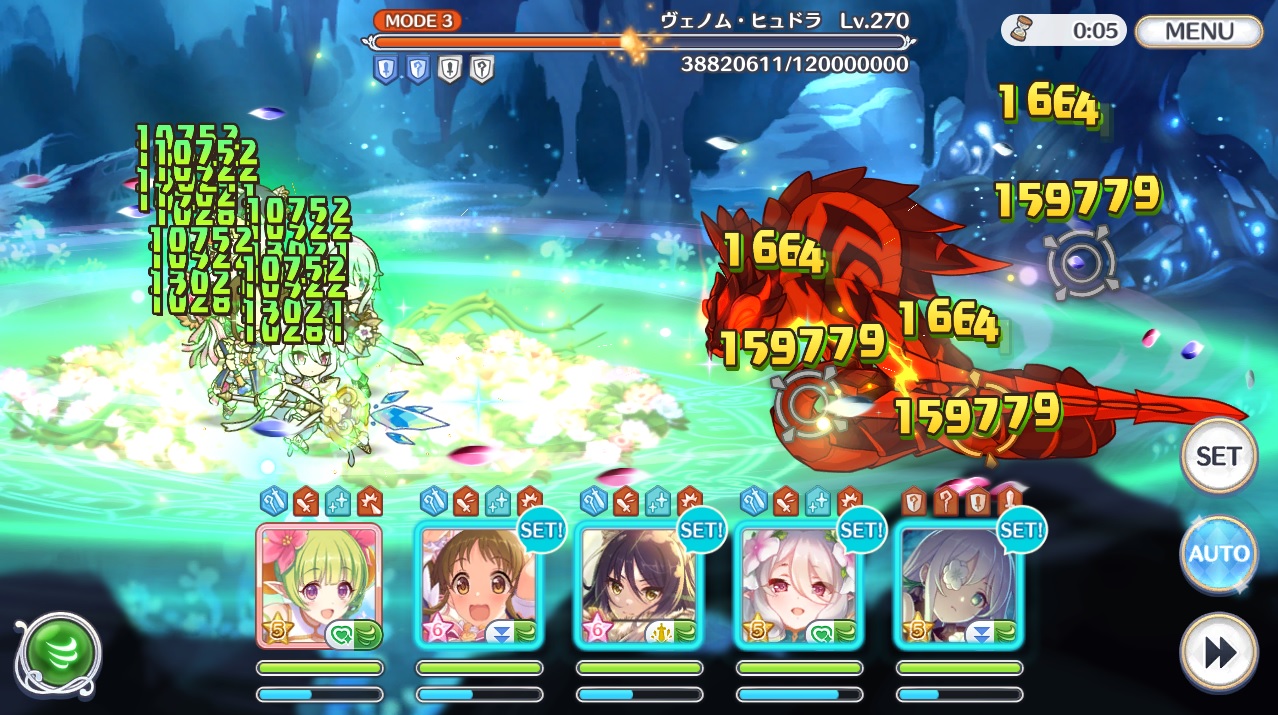Toggle AUTO battle mode

pyautogui.click(x=1218, y=553)
